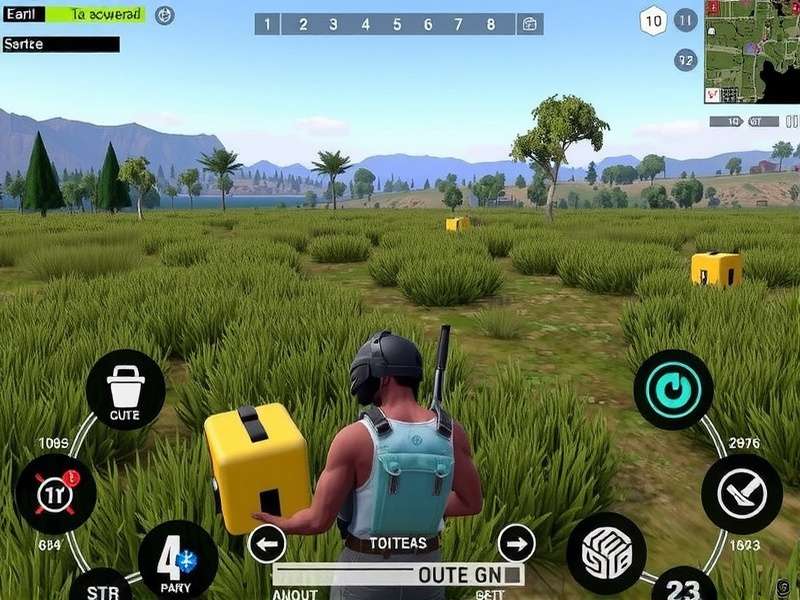This screenshot has width=800, height=600.
Task: Tap the white hexagon showing 10
Action: coord(653,20)
